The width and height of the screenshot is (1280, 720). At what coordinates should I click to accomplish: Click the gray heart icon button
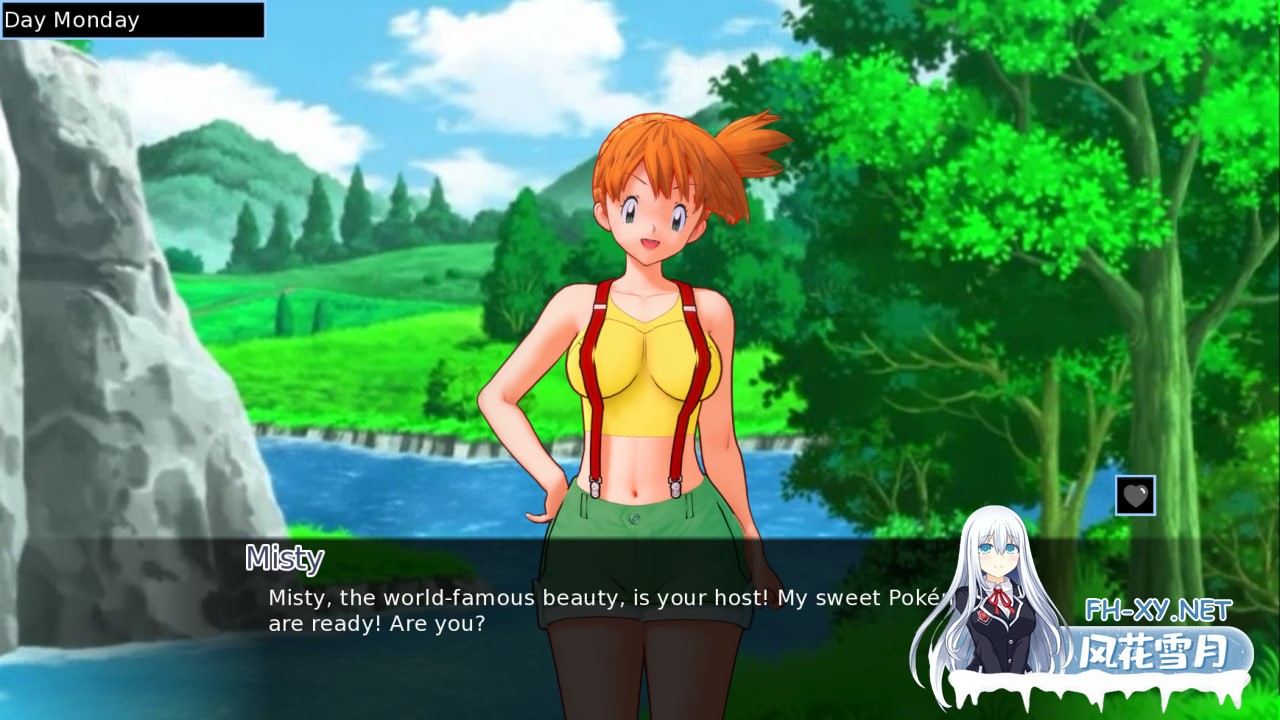[1135, 495]
